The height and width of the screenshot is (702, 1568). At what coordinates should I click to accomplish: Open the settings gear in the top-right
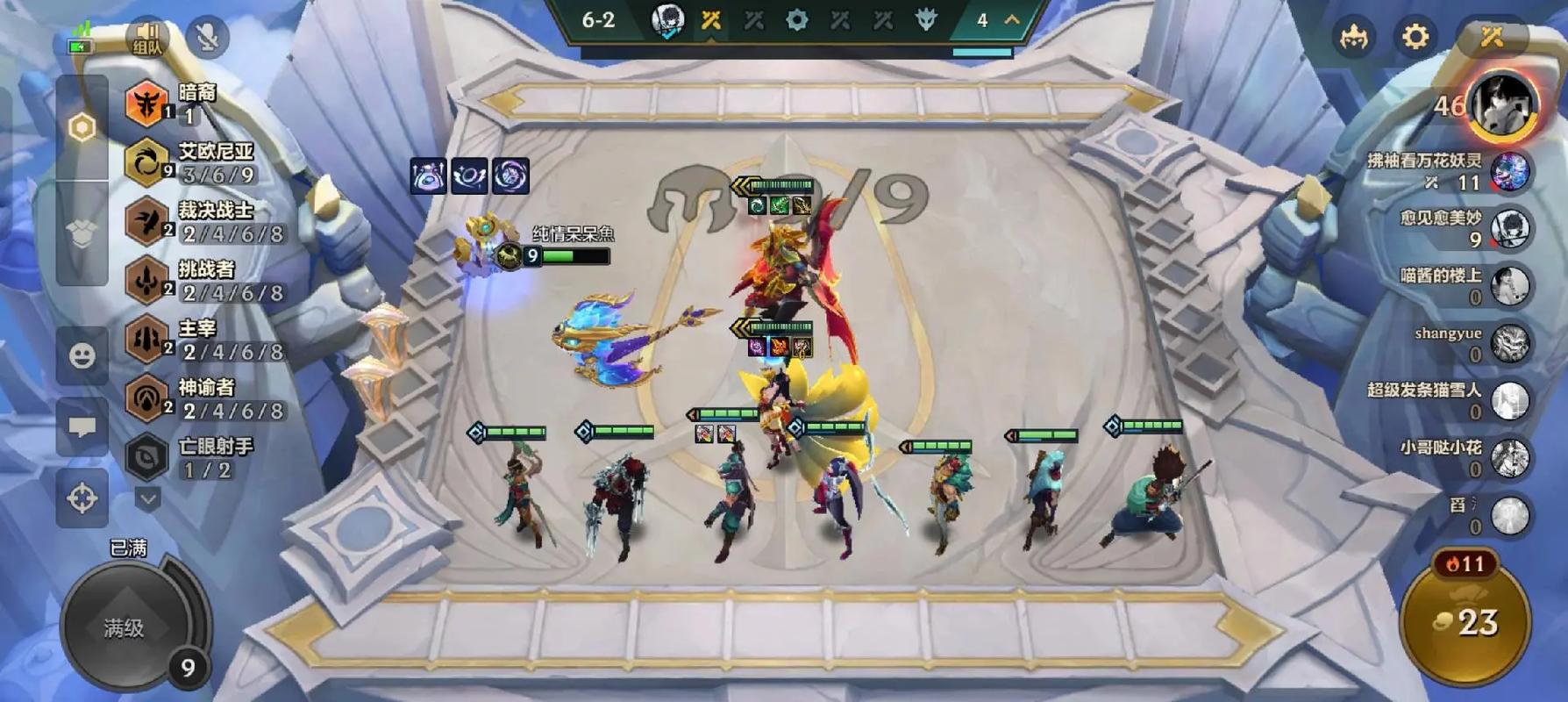tap(1415, 37)
